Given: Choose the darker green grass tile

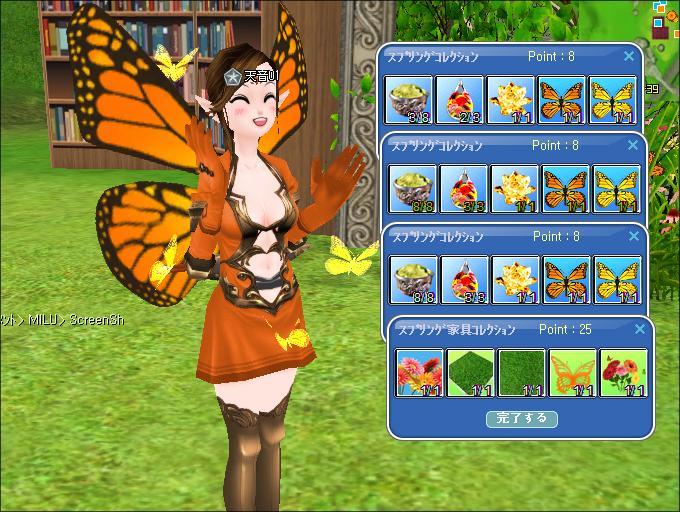Looking at the screenshot, I should pos(521,372).
